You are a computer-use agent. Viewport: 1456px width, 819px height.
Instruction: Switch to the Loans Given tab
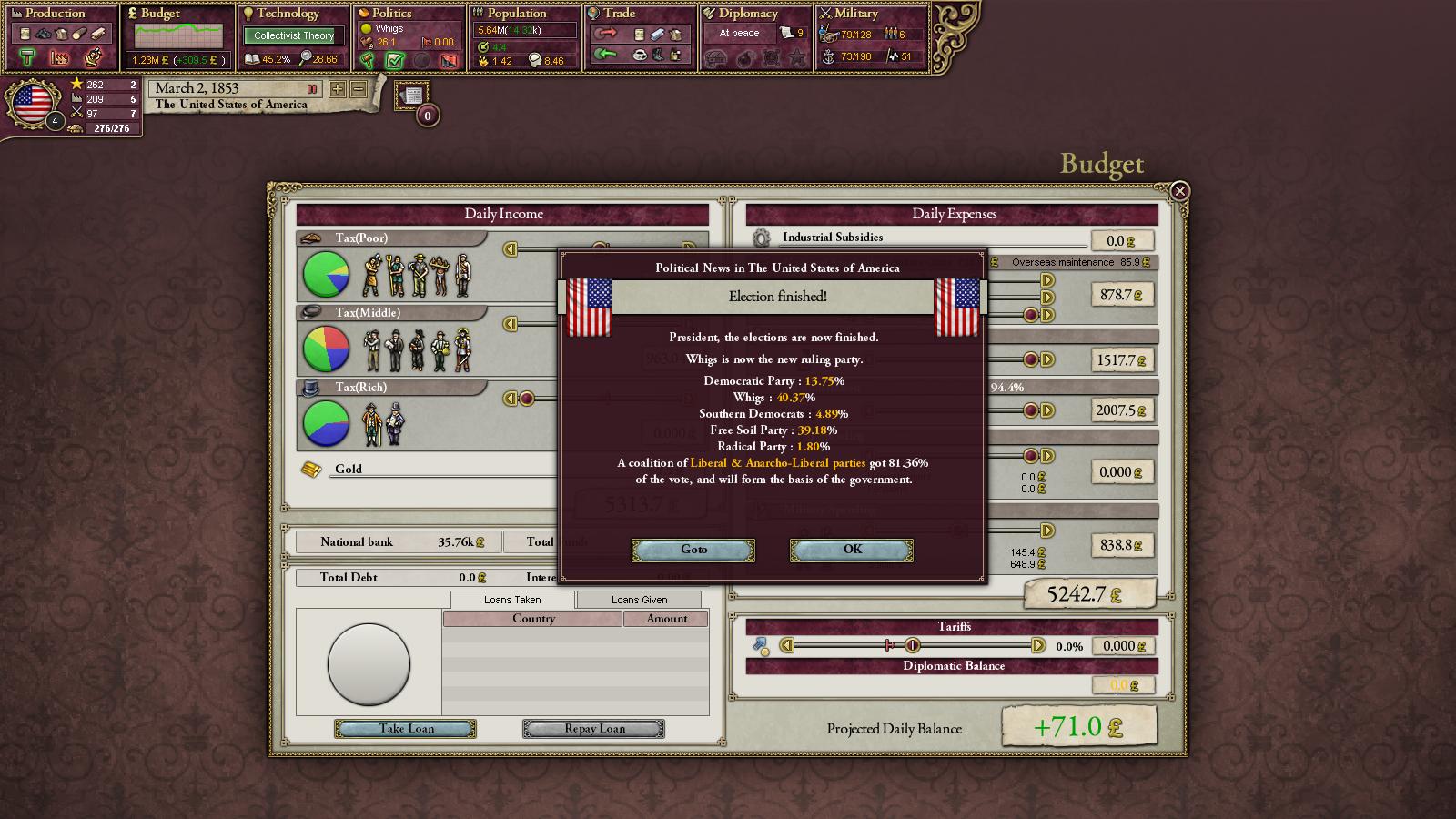pyautogui.click(x=639, y=600)
